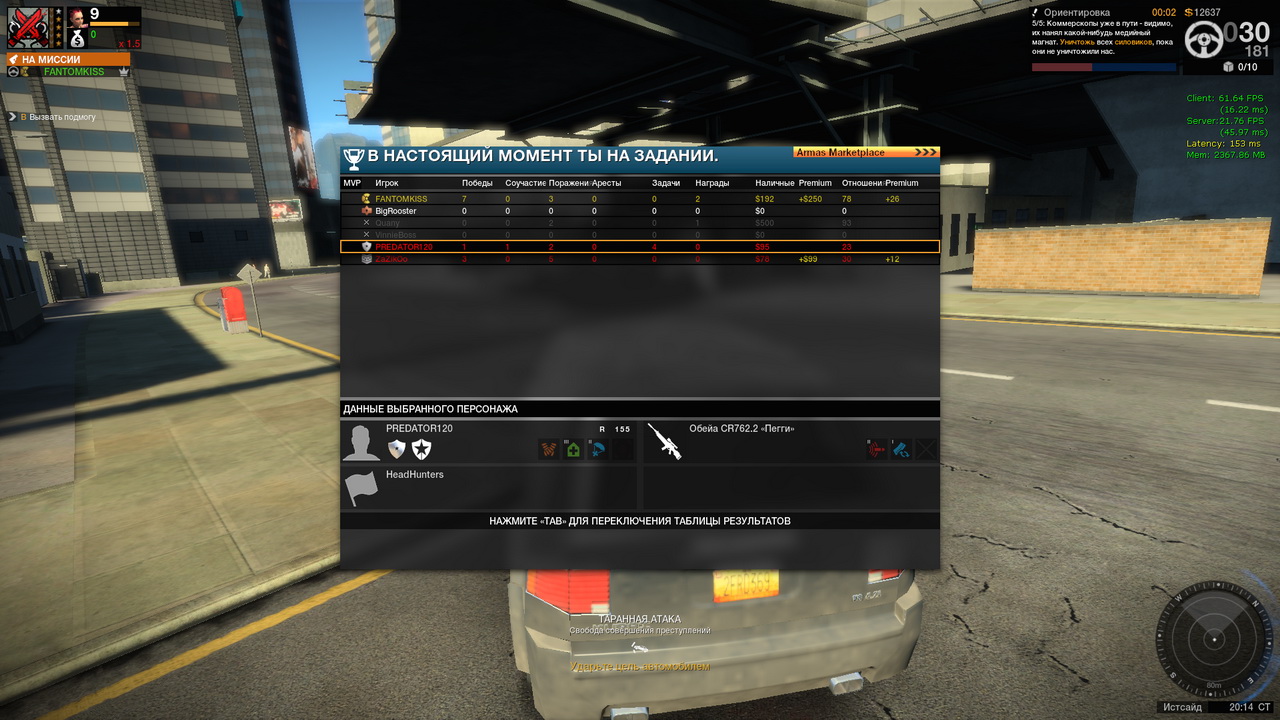Select BigRooster in the player list

(x=640, y=211)
